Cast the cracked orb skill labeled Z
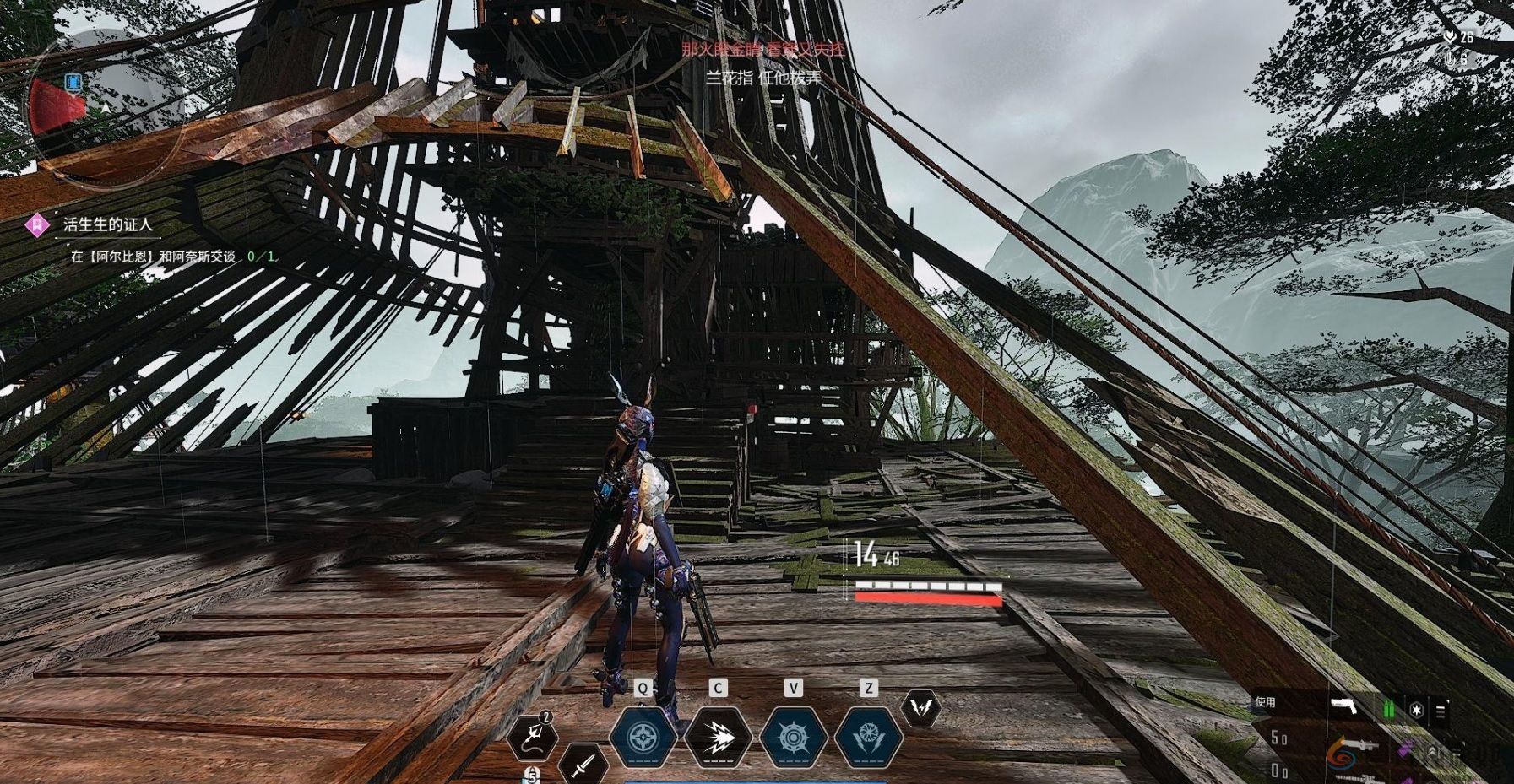The width and height of the screenshot is (1514, 784). pyautogui.click(x=868, y=737)
